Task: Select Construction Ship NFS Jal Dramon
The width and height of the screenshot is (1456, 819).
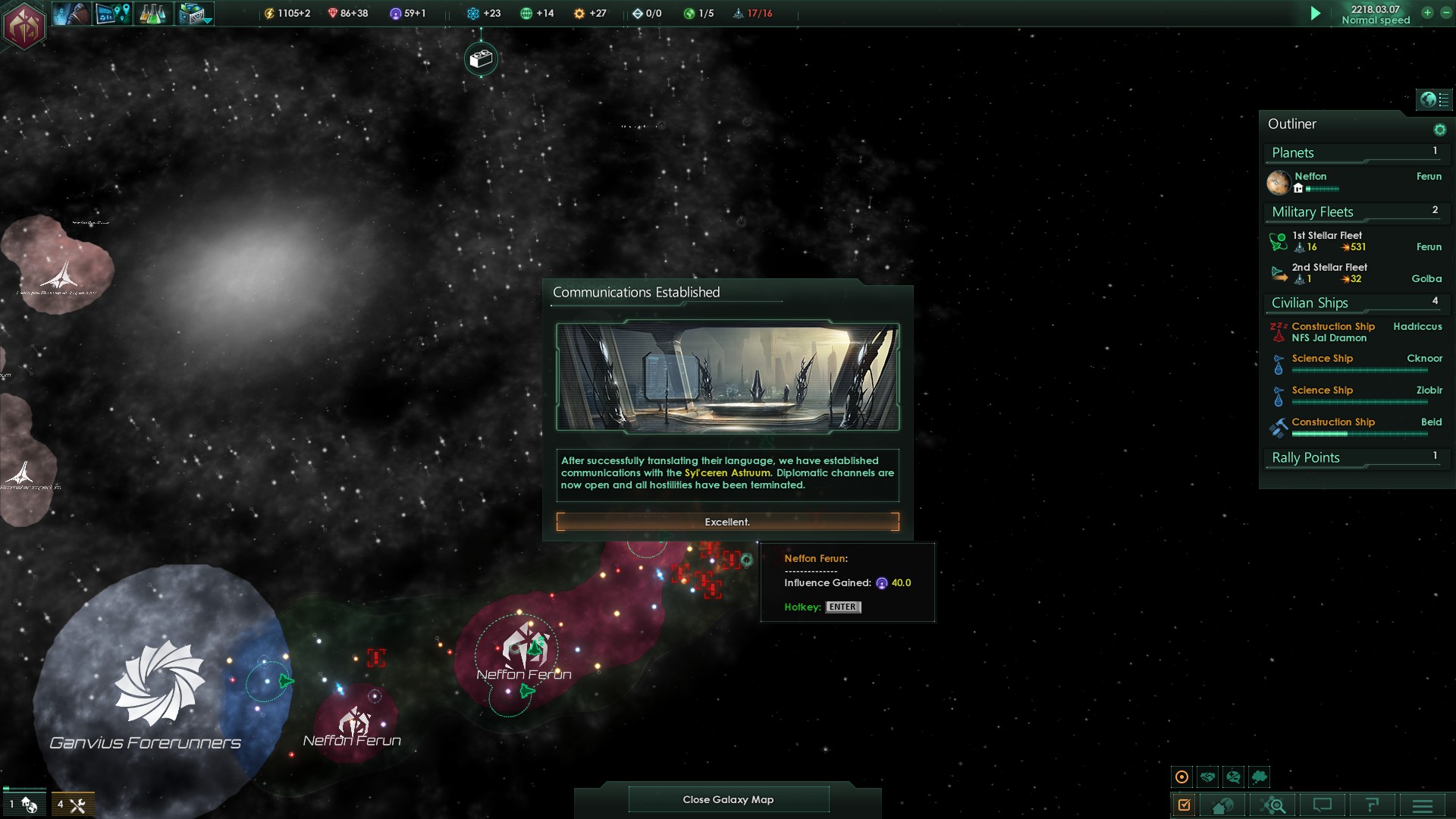Action: pos(1332,332)
